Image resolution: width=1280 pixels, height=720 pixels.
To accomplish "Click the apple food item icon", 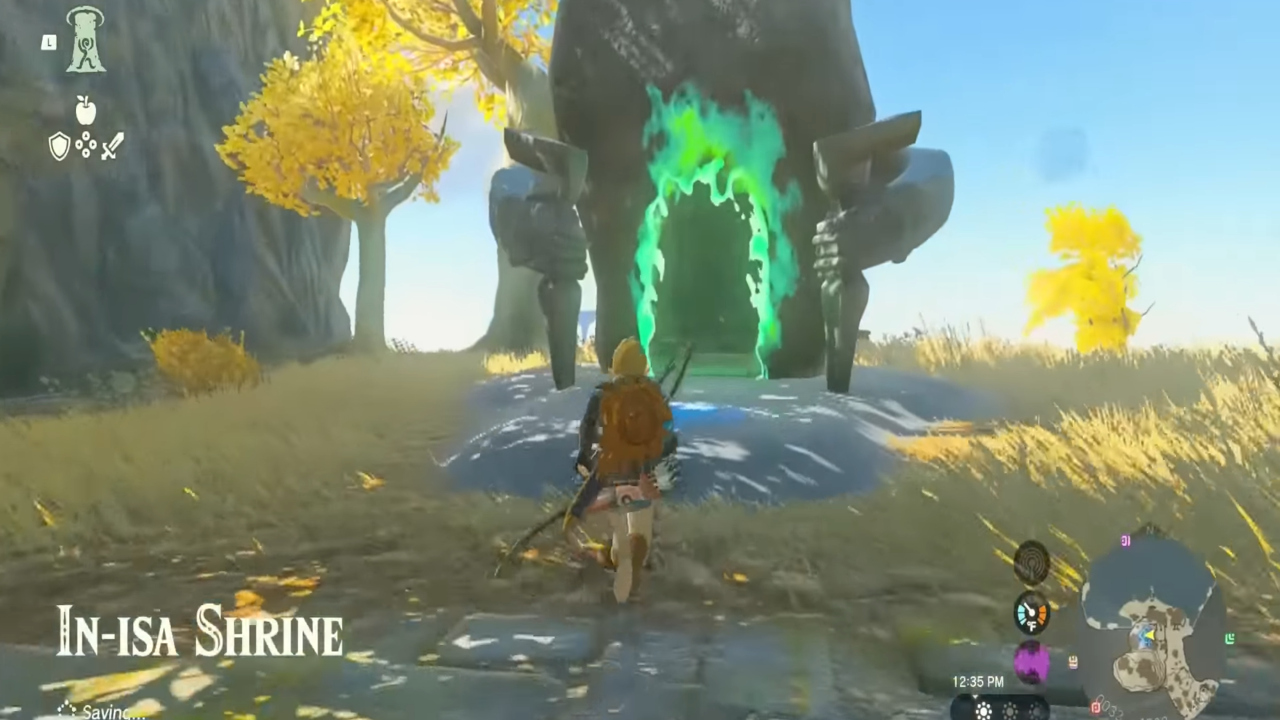I will [x=86, y=112].
